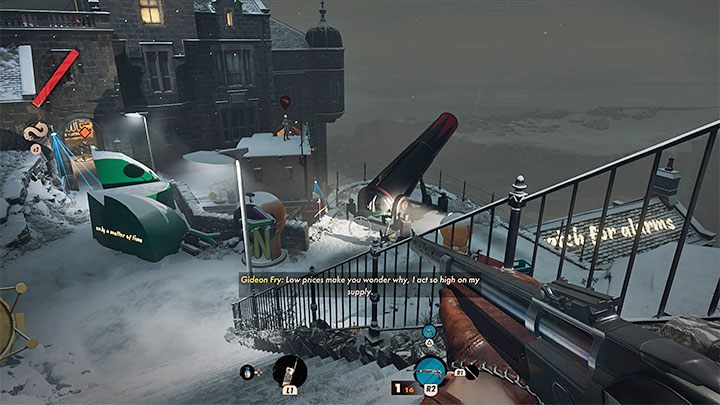This screenshot has width=720, height=405.
Task: Click the Reprise loop symbol icon
Action: [36, 130]
